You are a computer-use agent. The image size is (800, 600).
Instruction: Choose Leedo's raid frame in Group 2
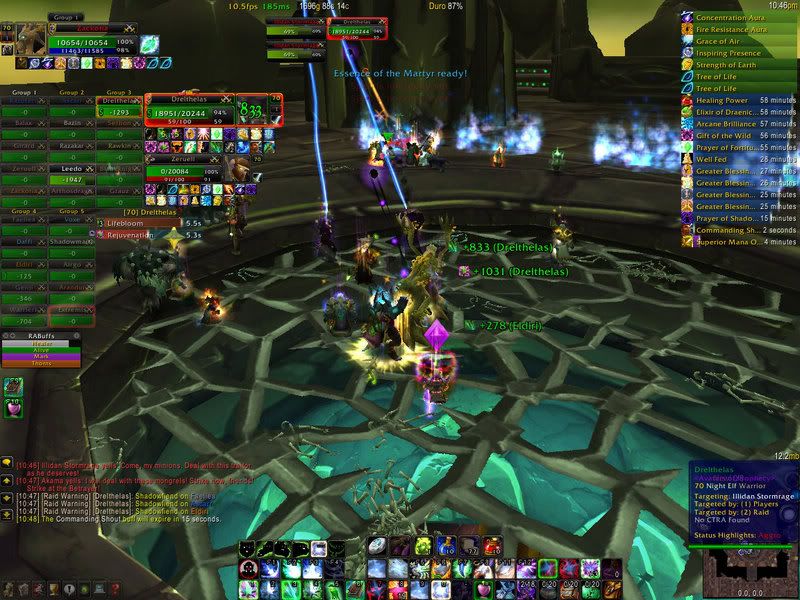coord(72,170)
